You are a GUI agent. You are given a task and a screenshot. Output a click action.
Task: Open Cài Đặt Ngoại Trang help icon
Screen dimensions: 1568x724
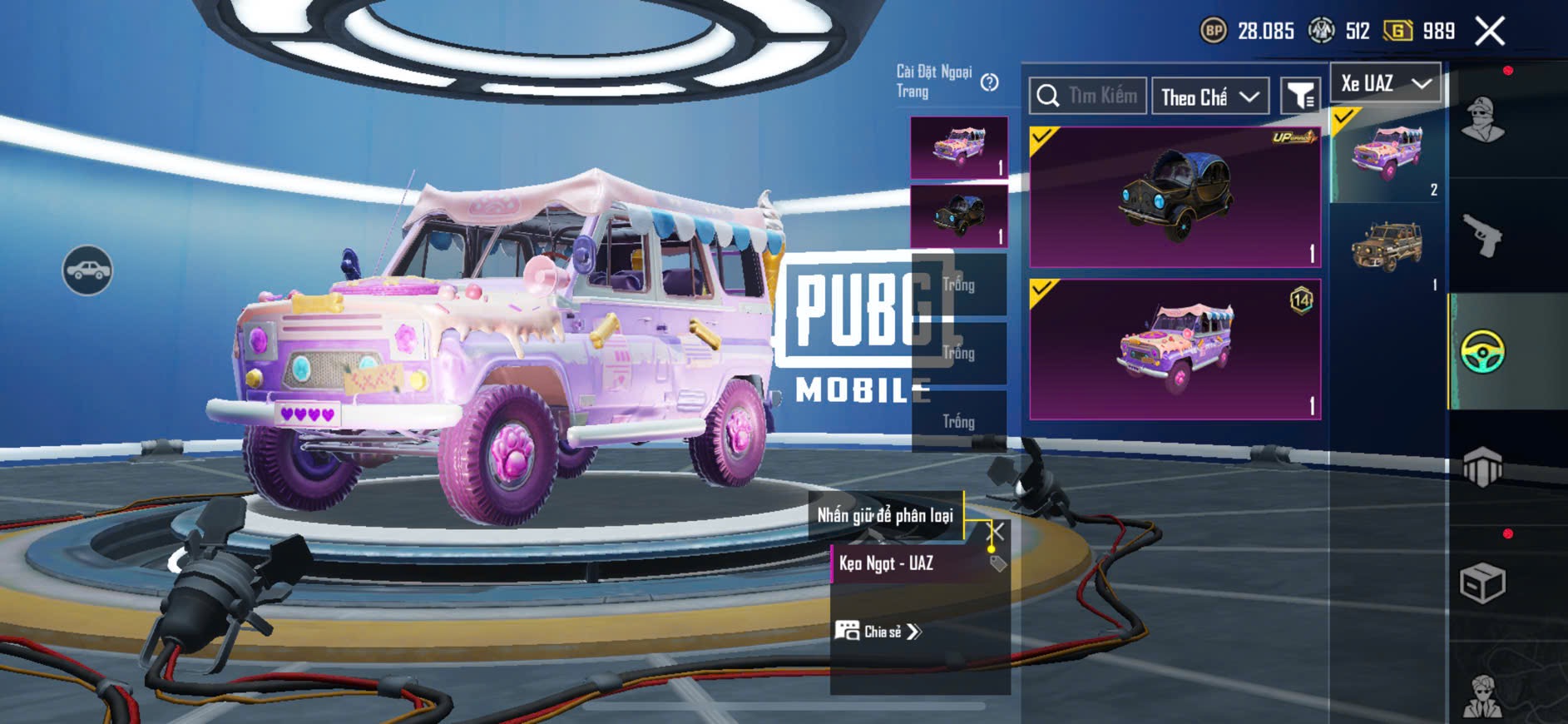click(989, 82)
